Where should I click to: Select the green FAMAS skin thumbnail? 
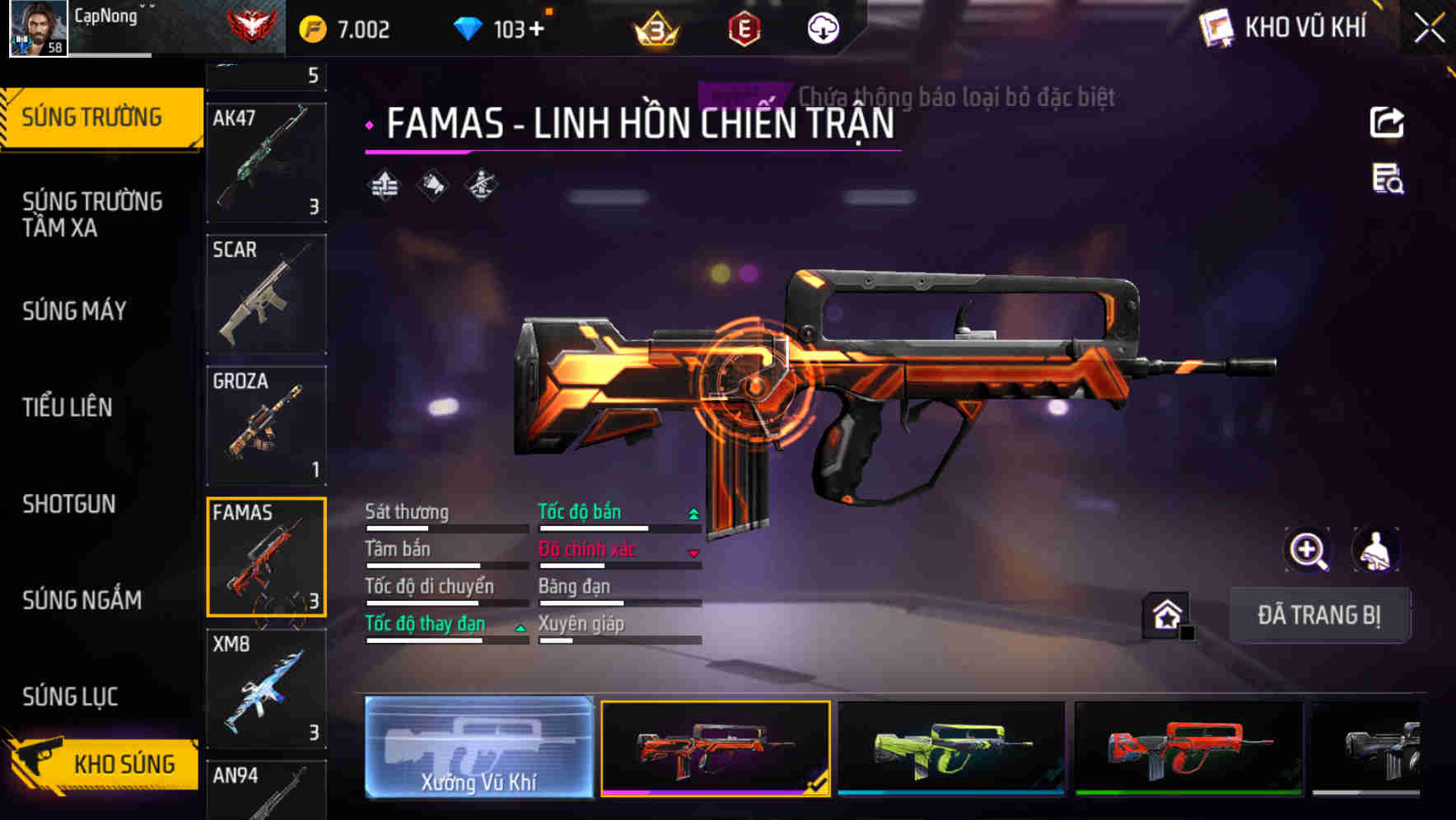951,748
